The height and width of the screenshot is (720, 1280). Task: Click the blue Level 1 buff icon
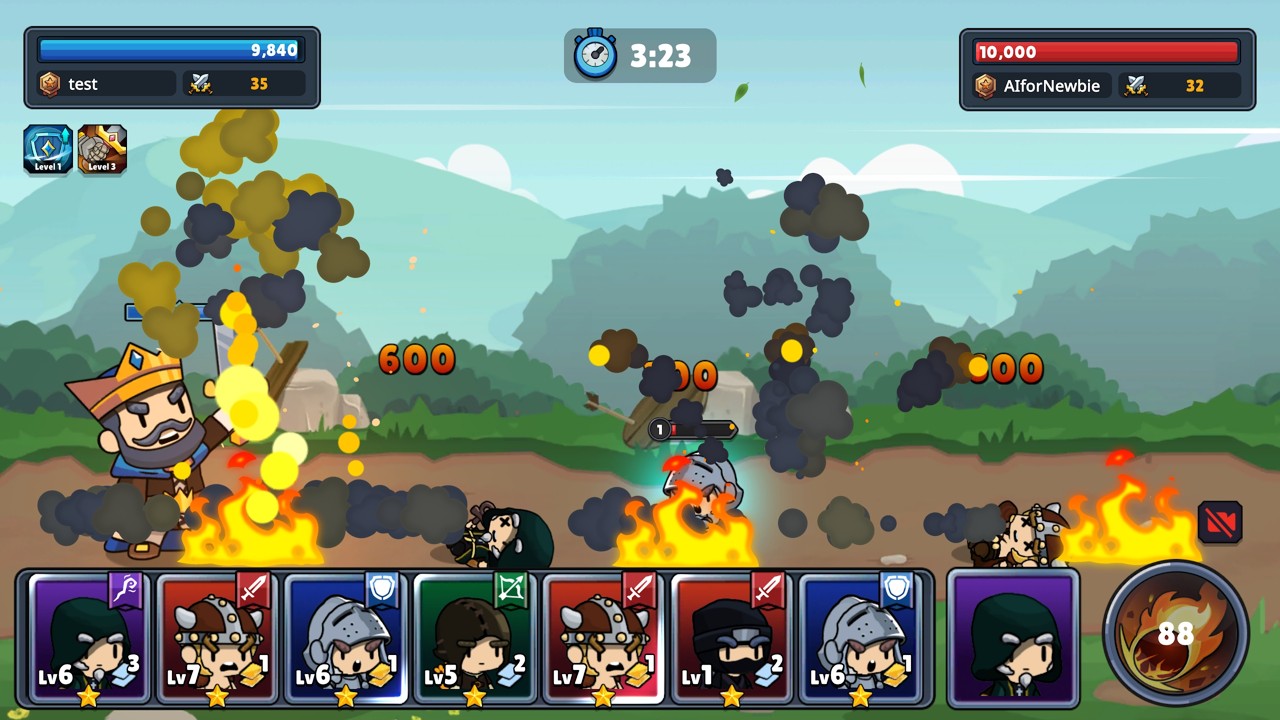[47, 150]
